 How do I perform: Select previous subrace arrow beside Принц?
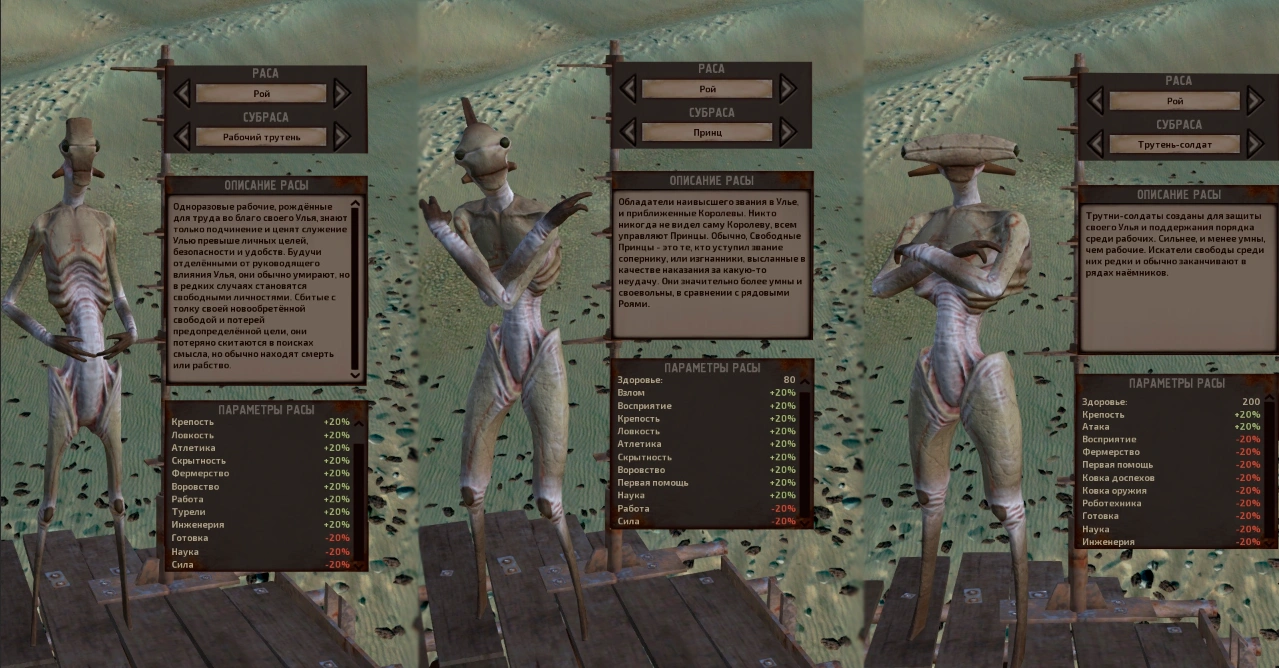(x=628, y=131)
